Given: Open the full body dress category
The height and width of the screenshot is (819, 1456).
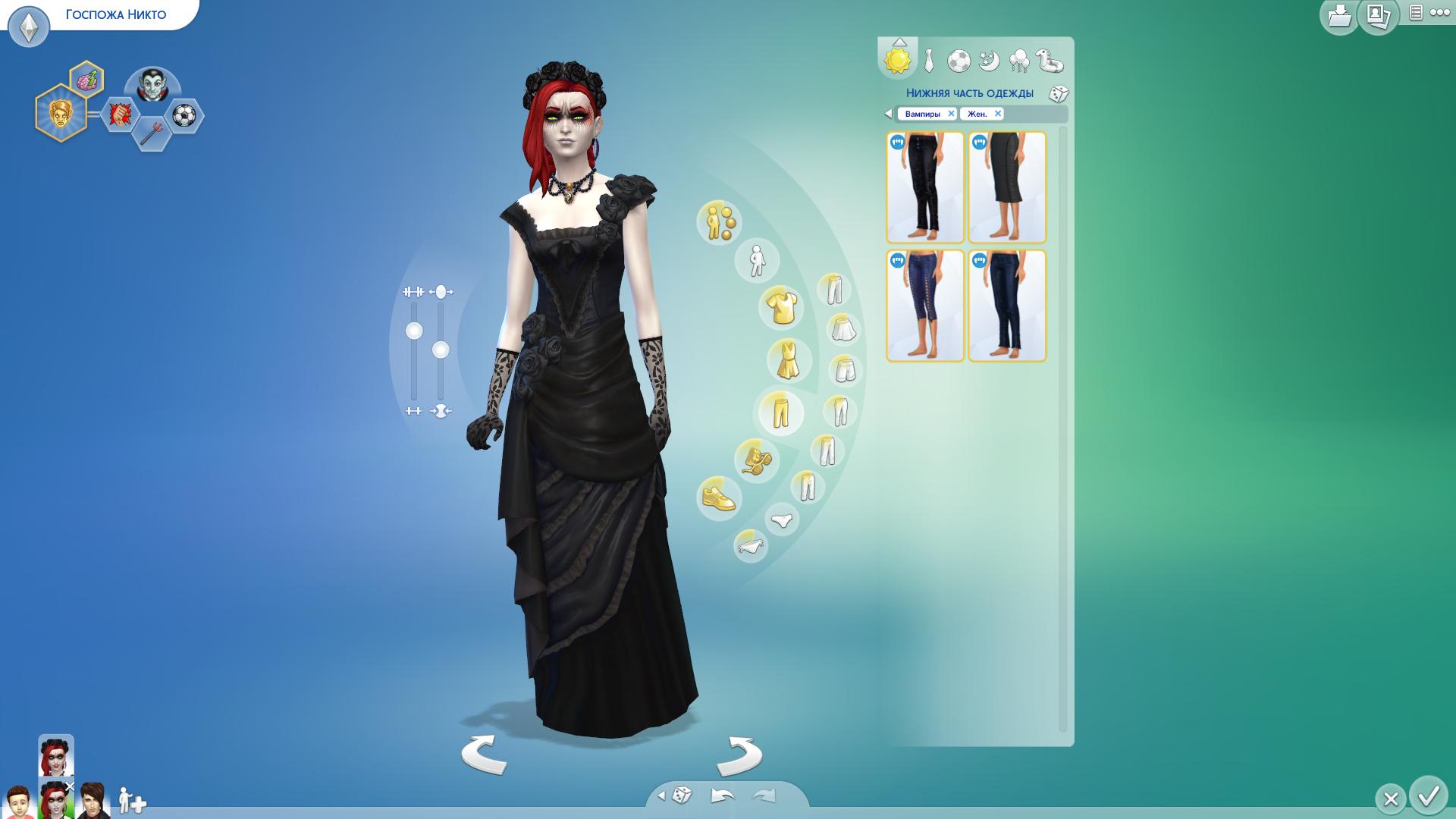Looking at the screenshot, I should pos(789,361).
